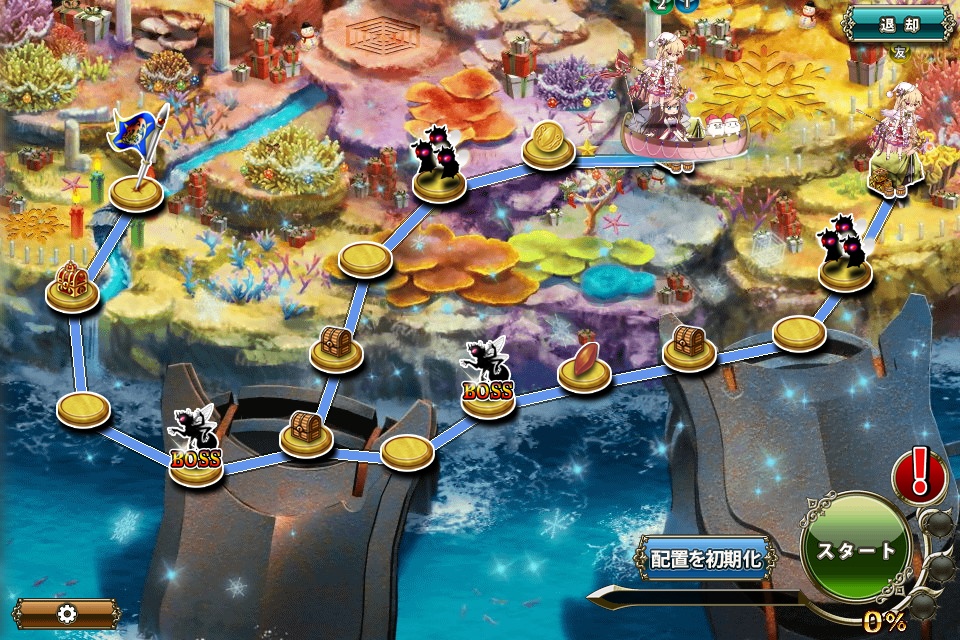This screenshot has width=960, height=640.
Task: Open settings via the gear button
Action: pyautogui.click(x=67, y=613)
